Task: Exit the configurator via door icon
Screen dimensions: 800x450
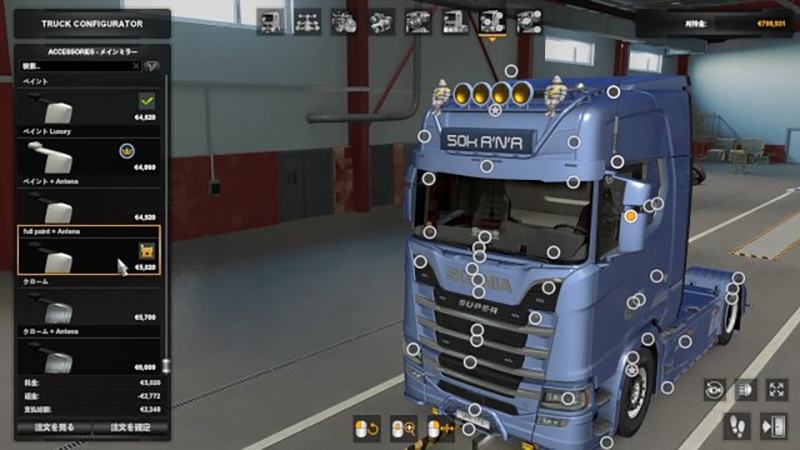Action: 774,425
